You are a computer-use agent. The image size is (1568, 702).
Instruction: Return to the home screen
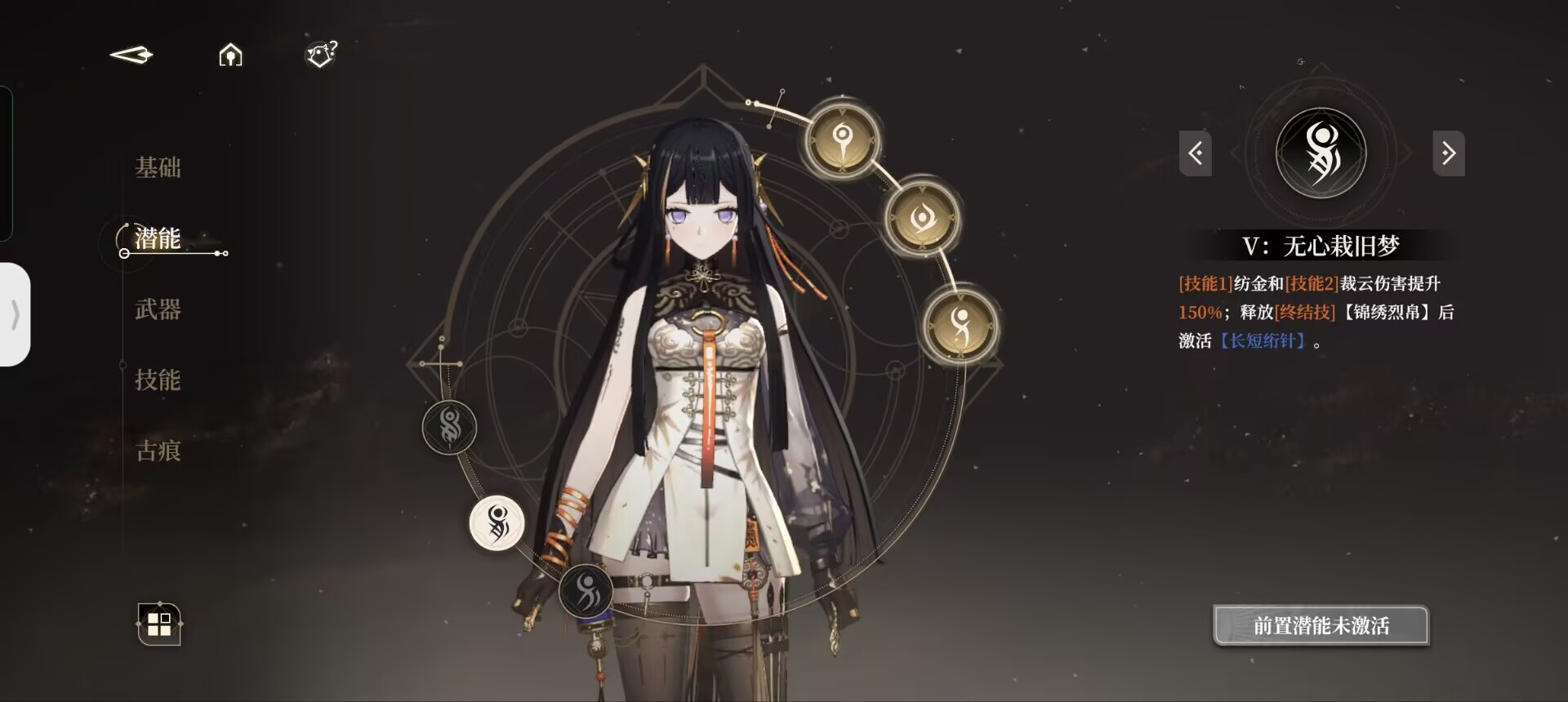(230, 55)
